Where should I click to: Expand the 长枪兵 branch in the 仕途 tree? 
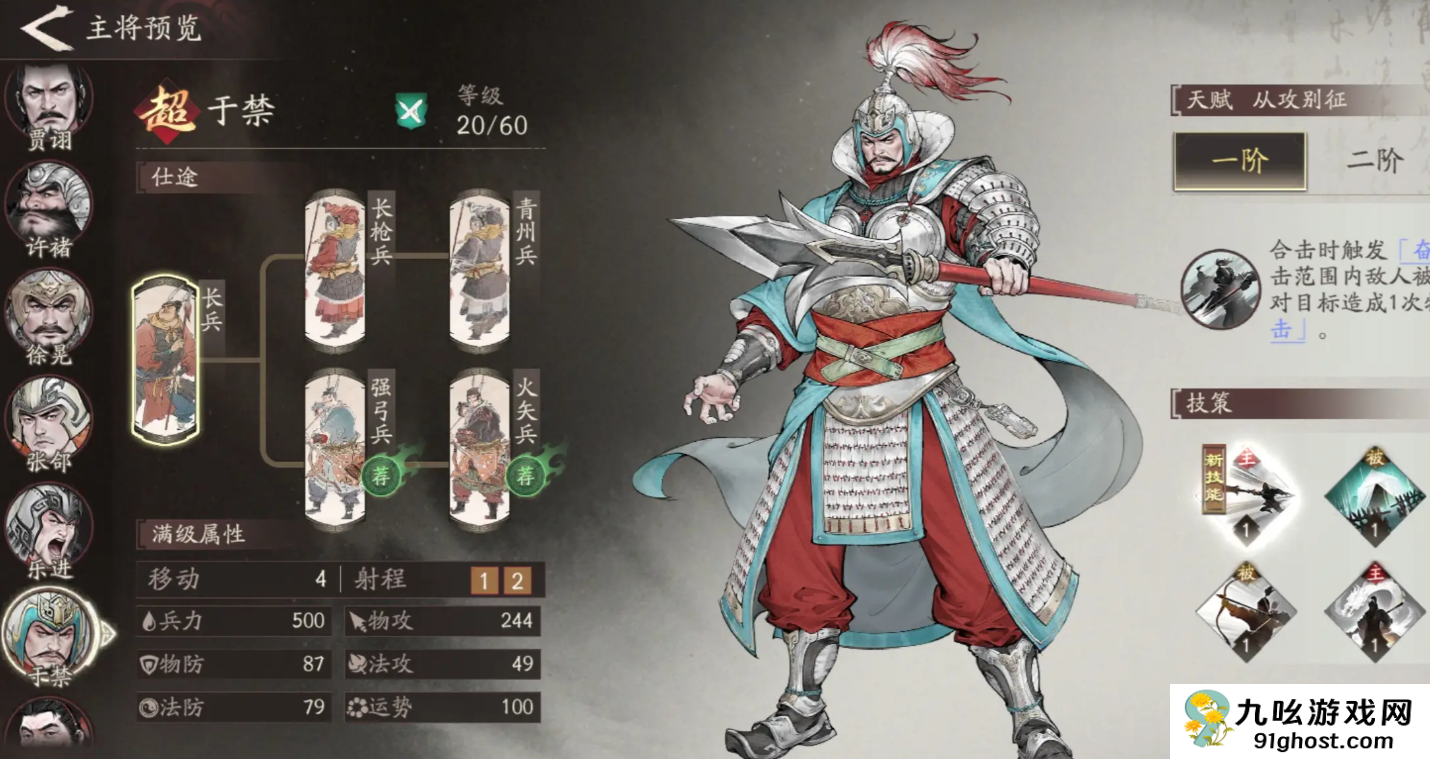(x=333, y=270)
